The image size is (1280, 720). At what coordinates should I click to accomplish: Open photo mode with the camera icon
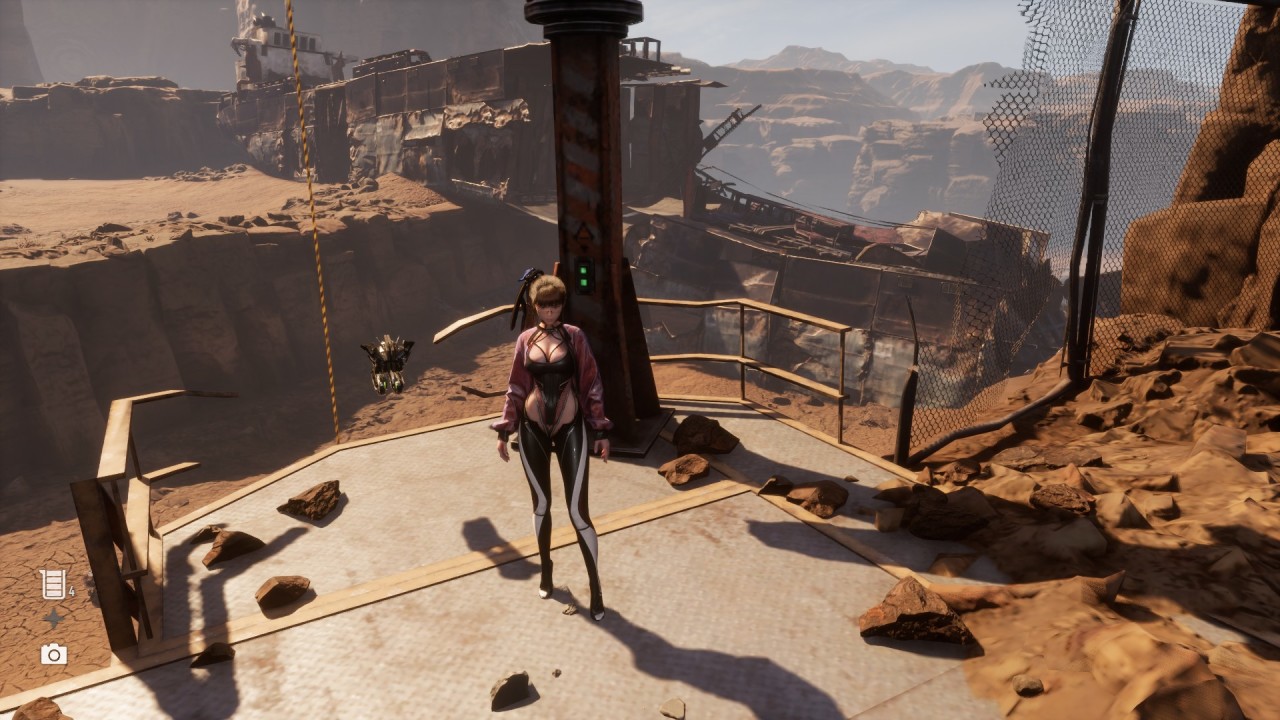pos(53,654)
